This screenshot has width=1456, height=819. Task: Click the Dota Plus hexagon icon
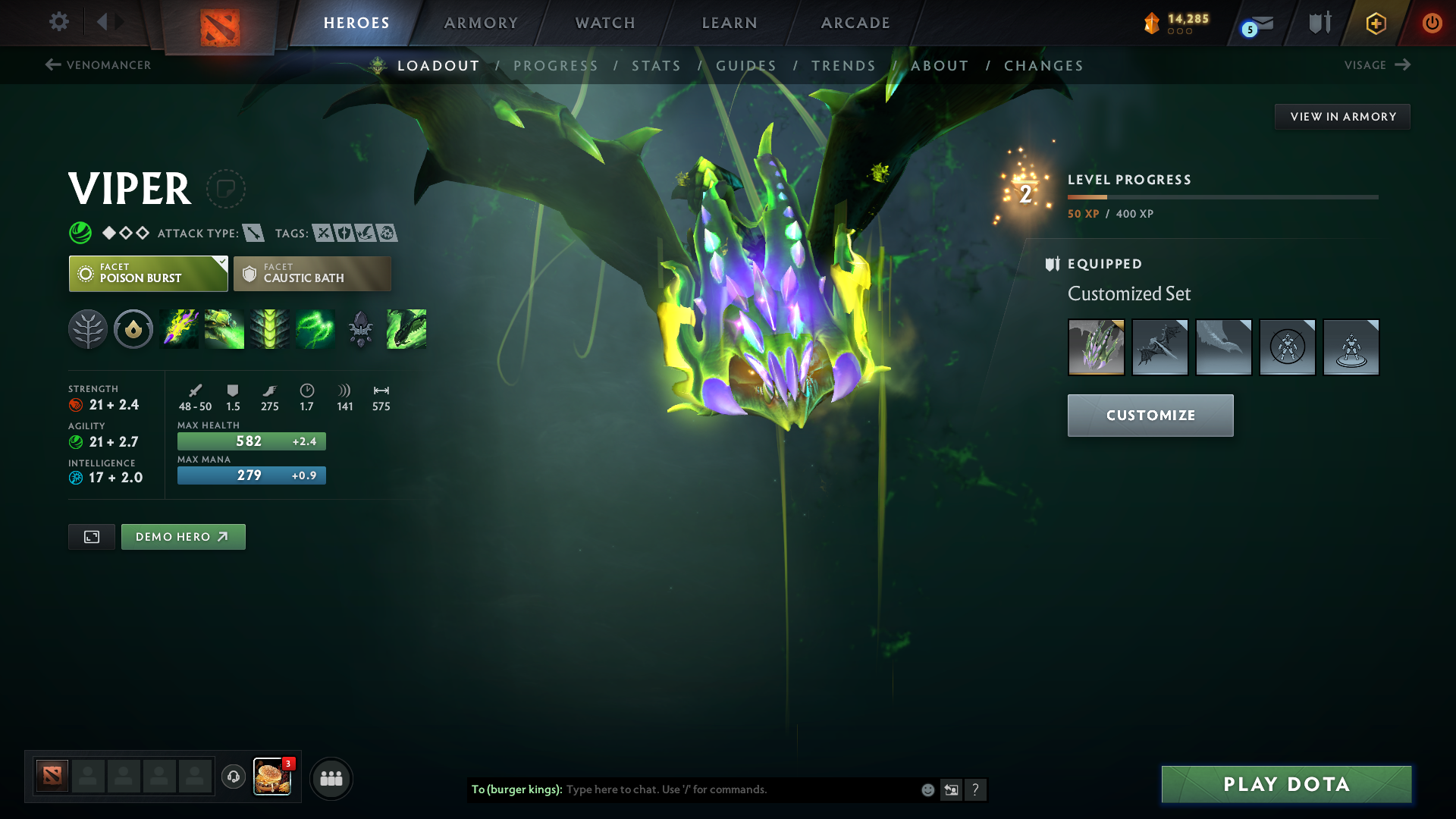click(x=1375, y=23)
